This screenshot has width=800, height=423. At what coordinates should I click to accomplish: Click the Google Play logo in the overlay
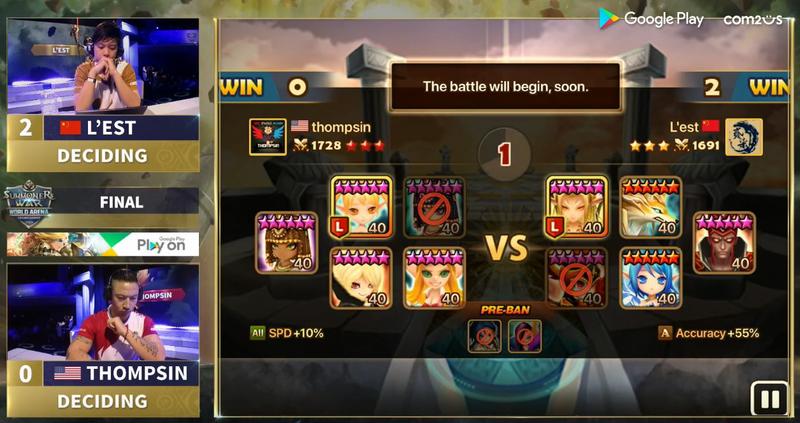point(651,18)
